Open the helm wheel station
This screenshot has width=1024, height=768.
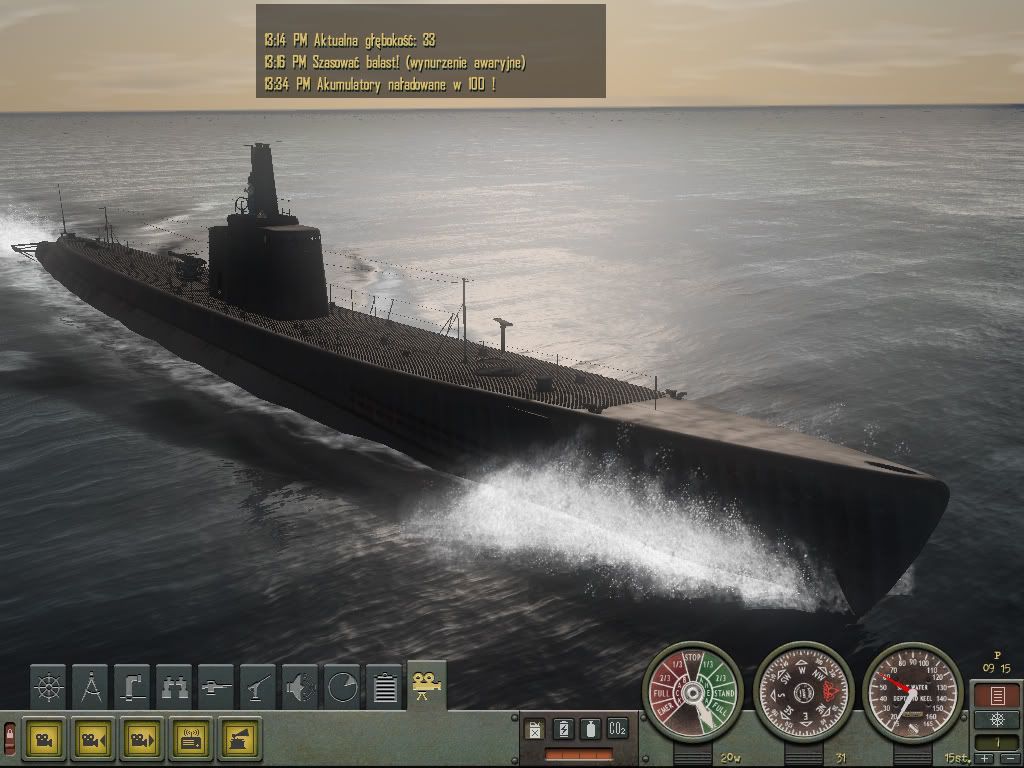click(x=48, y=686)
